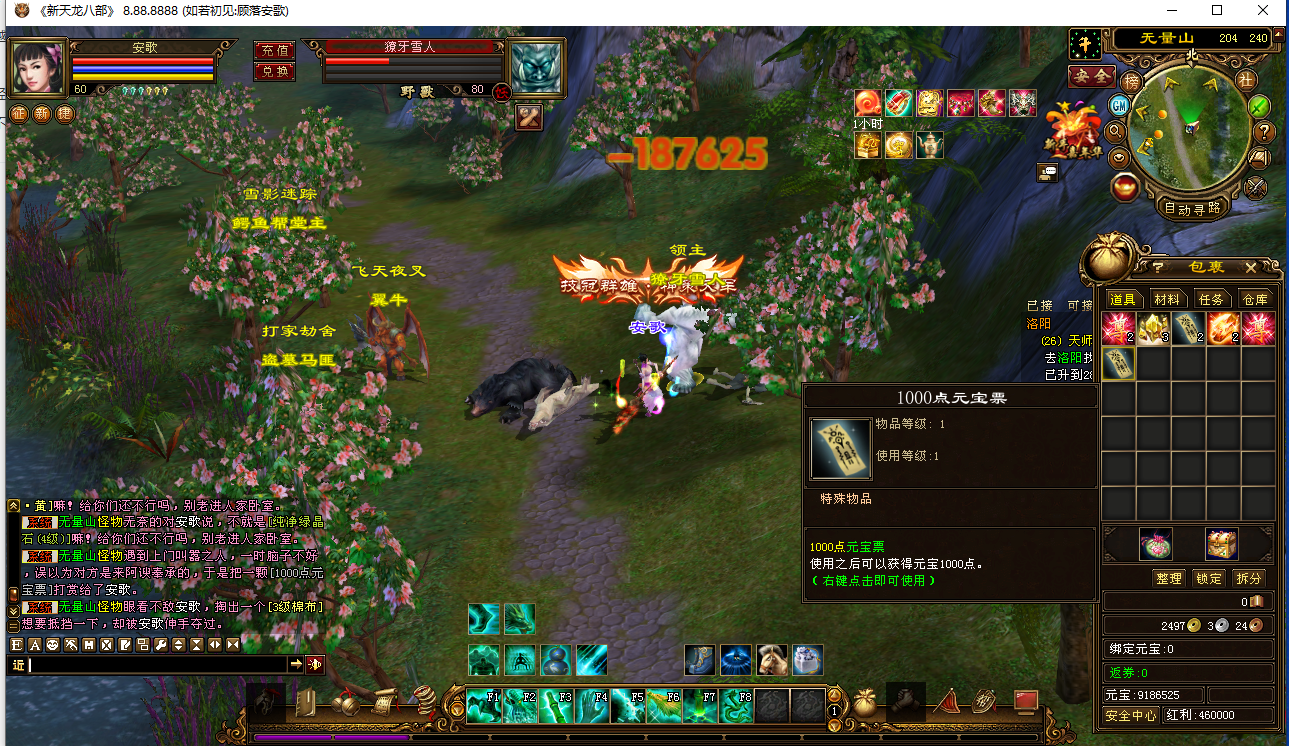
Task: Maximize the game window
Action: click(1217, 10)
